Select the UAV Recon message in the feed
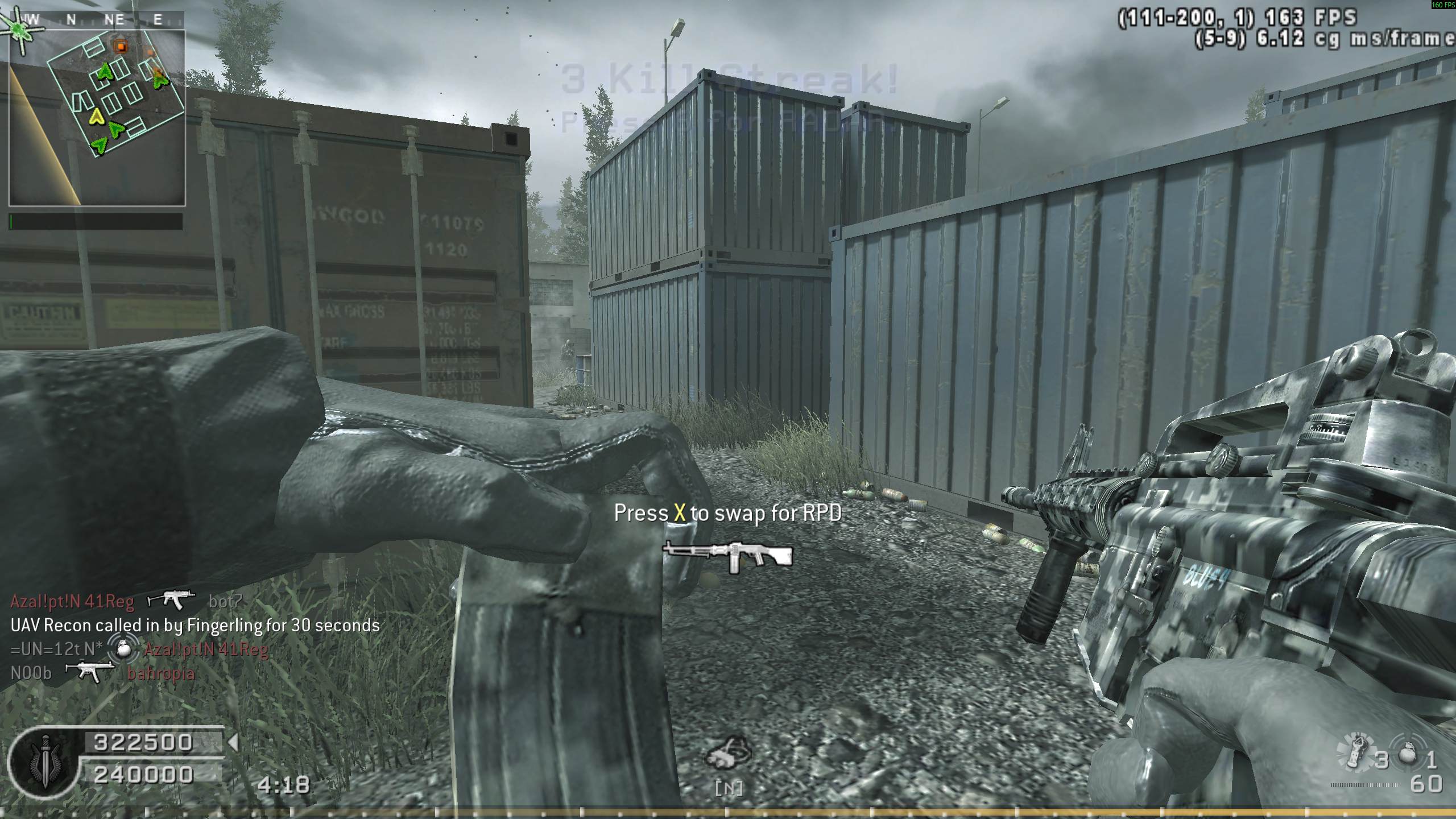The image size is (1456, 819). (x=195, y=626)
